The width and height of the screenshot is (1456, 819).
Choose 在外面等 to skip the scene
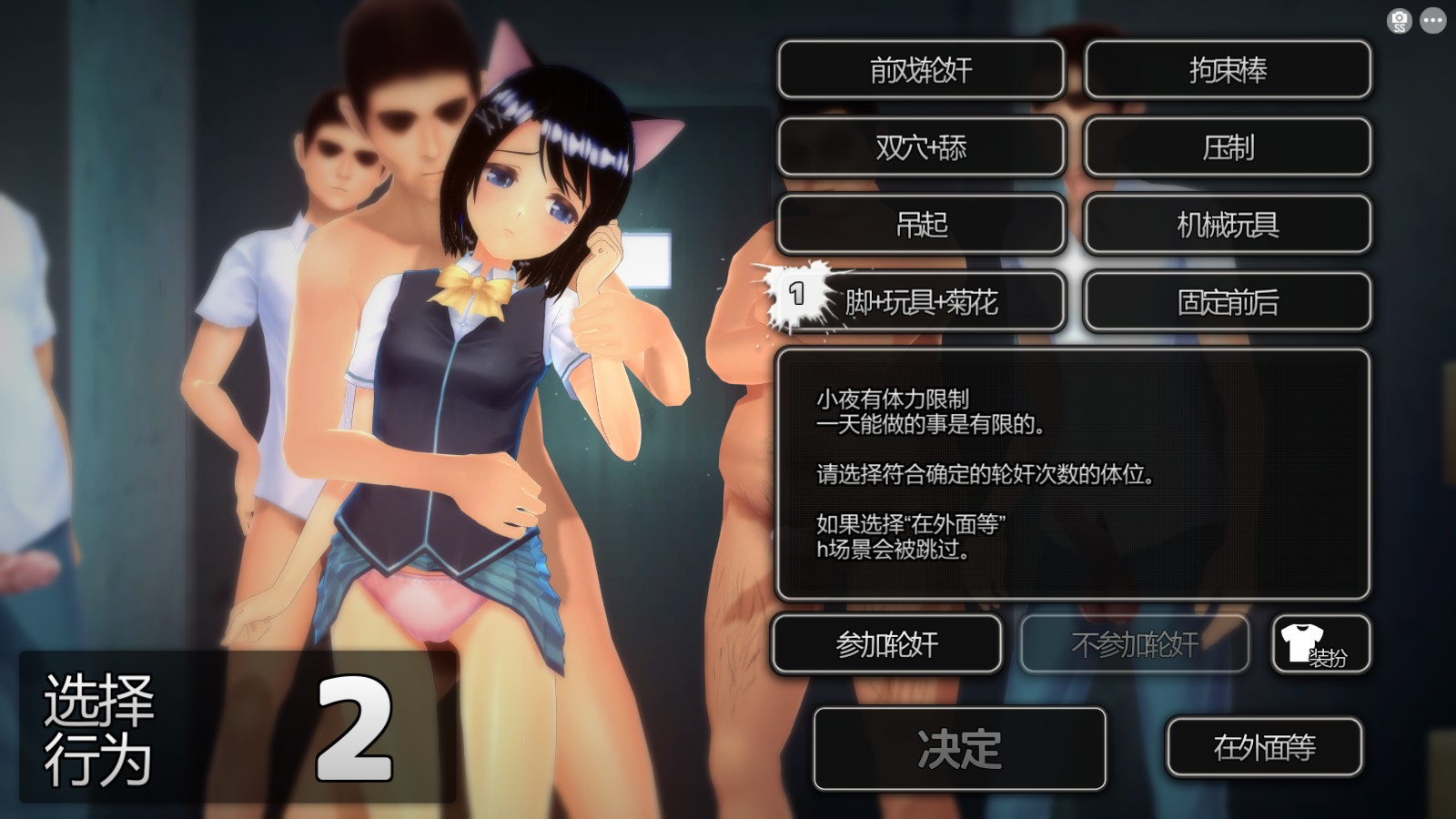point(1267,746)
